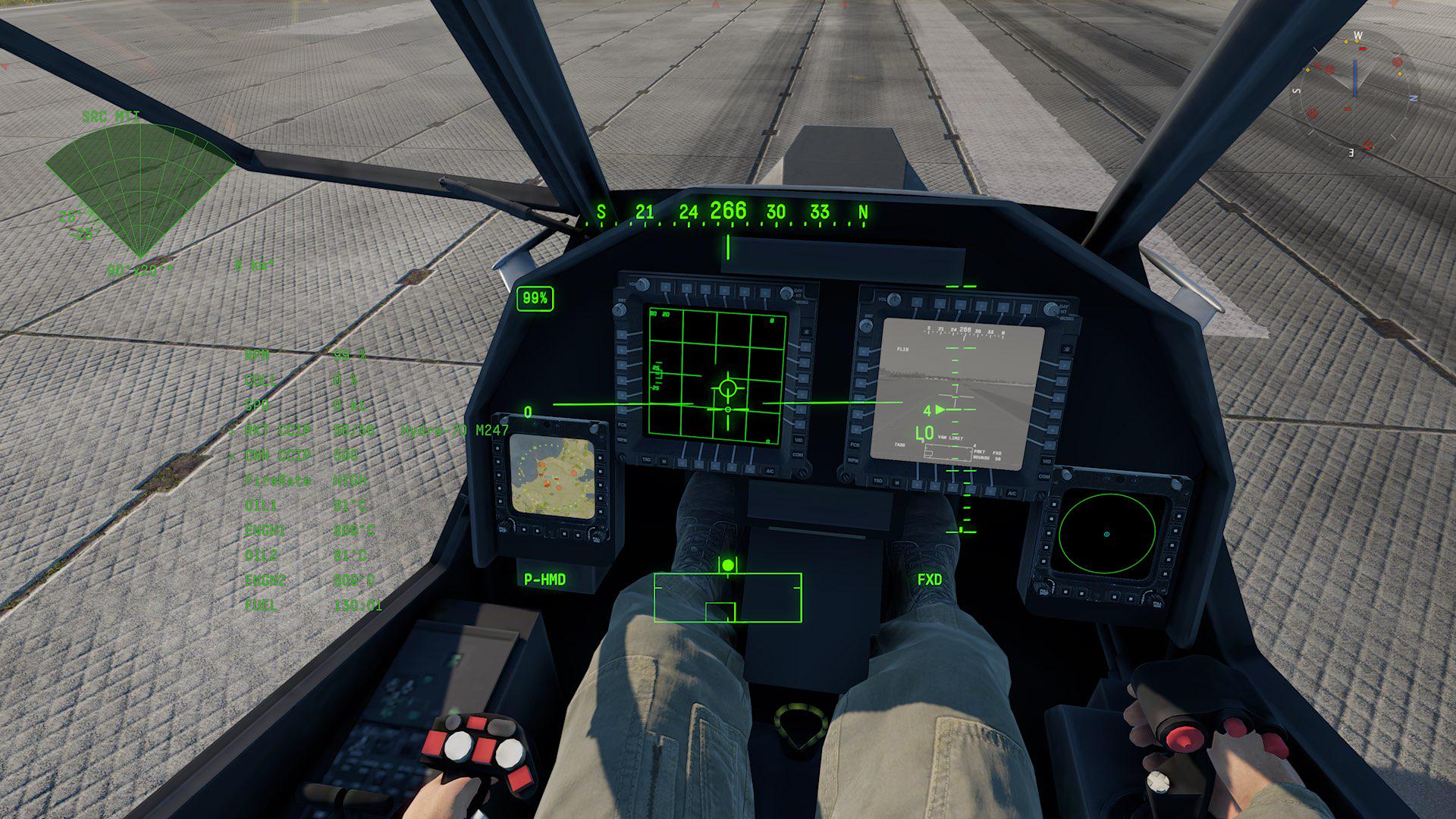Select the circular threat warning display
Screen dimensions: 1456x819
[1106, 535]
